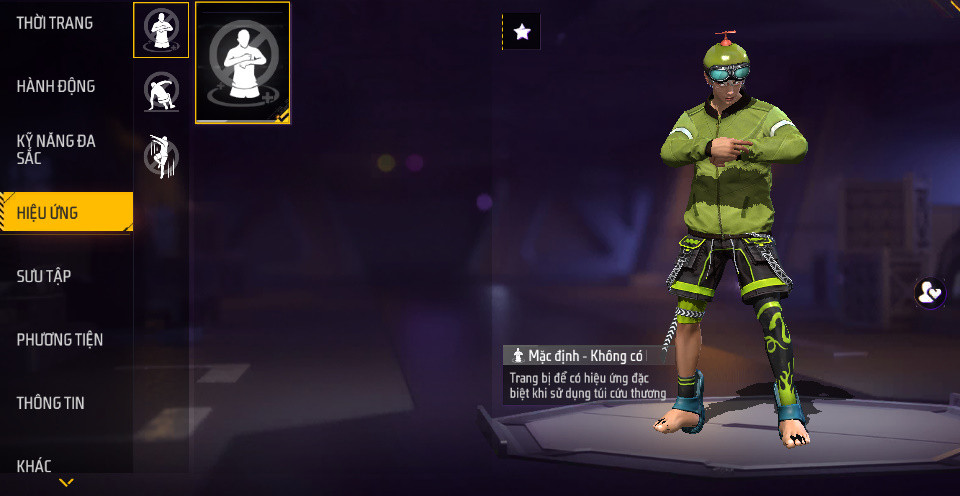Click the star favorite button
This screenshot has width=960, height=496.
click(521, 32)
